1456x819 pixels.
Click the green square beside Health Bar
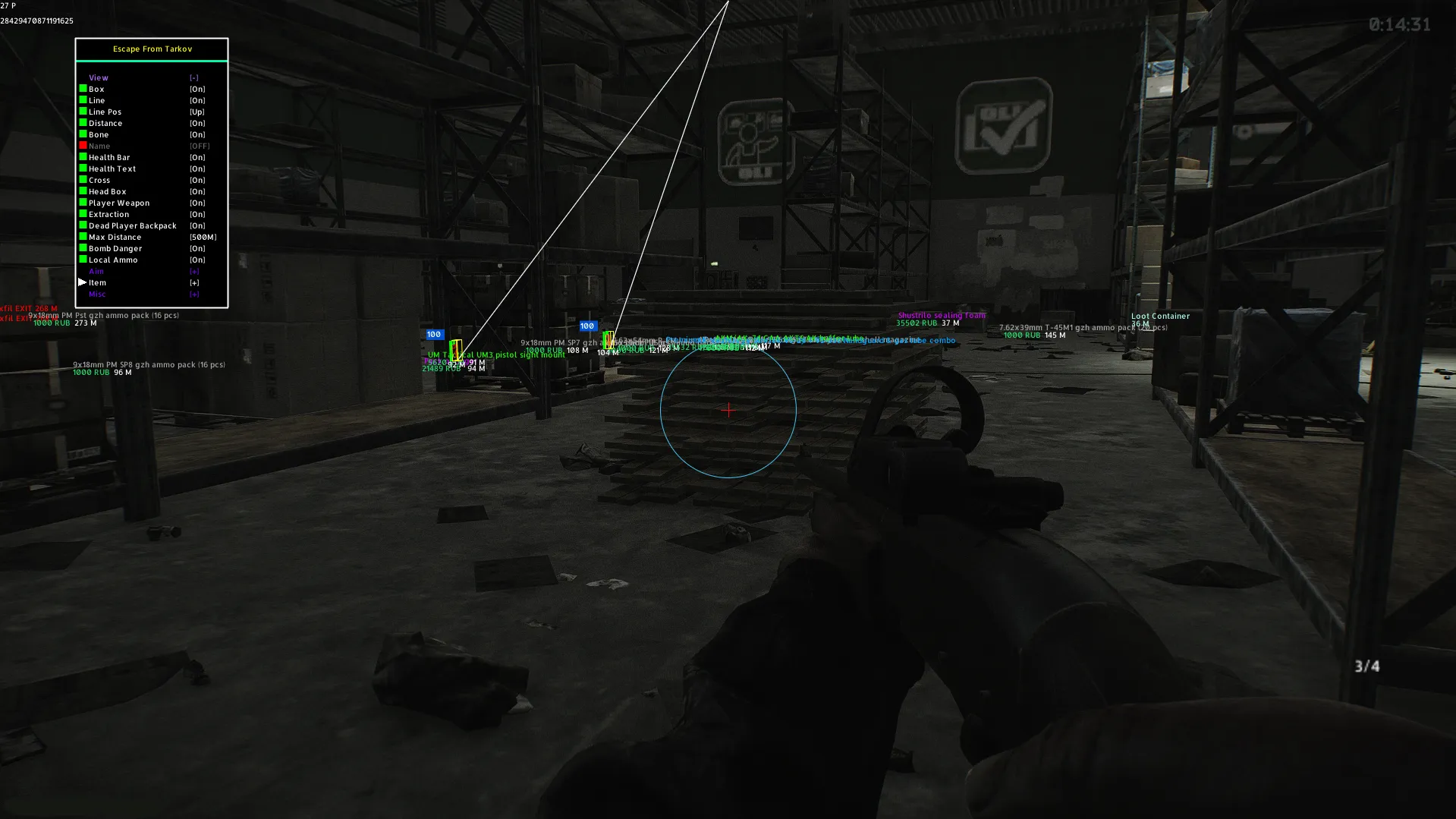pos(83,157)
